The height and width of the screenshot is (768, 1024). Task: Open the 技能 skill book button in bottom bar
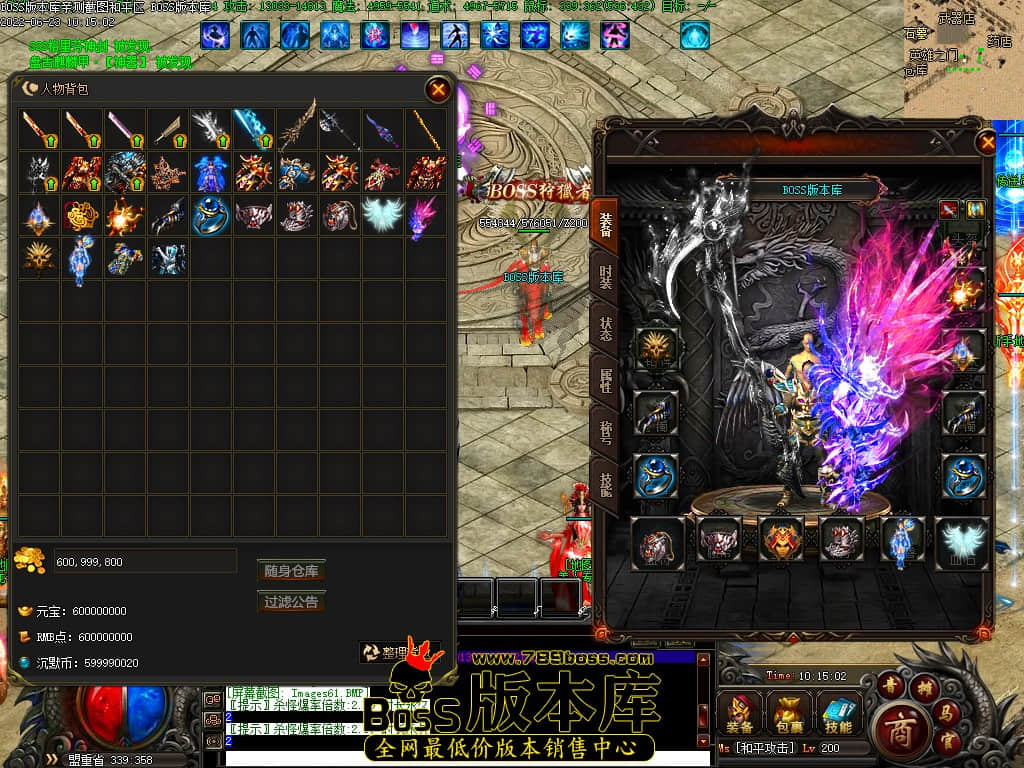coord(838,714)
